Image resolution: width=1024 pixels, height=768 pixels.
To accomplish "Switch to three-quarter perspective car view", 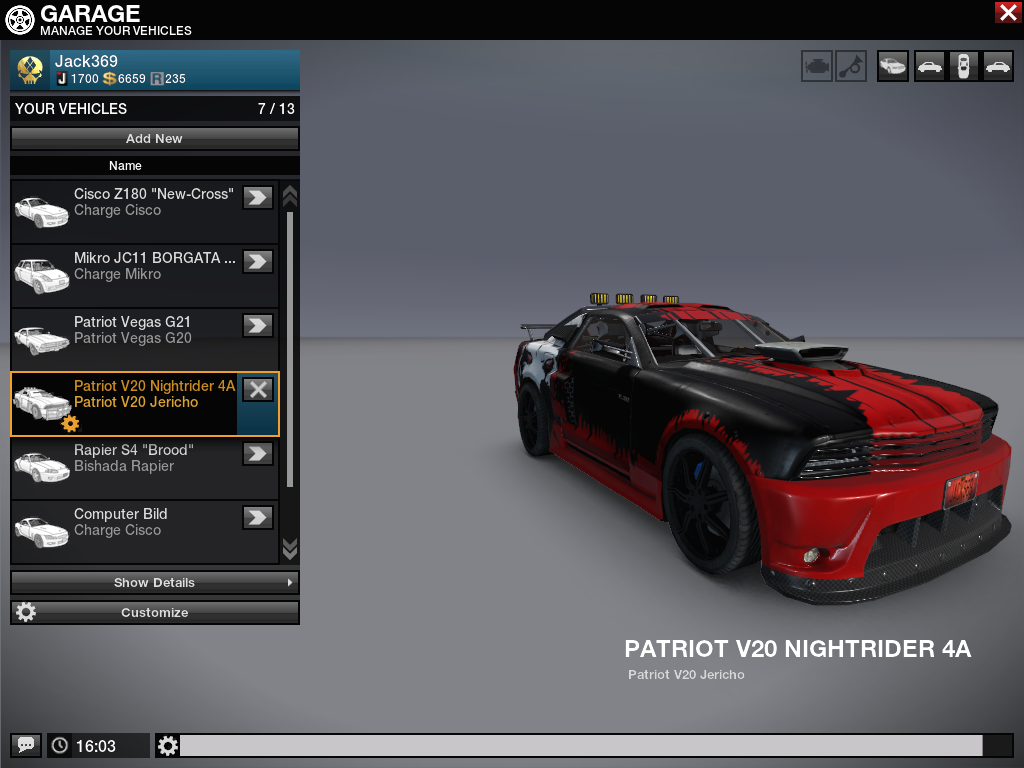I will pos(892,66).
